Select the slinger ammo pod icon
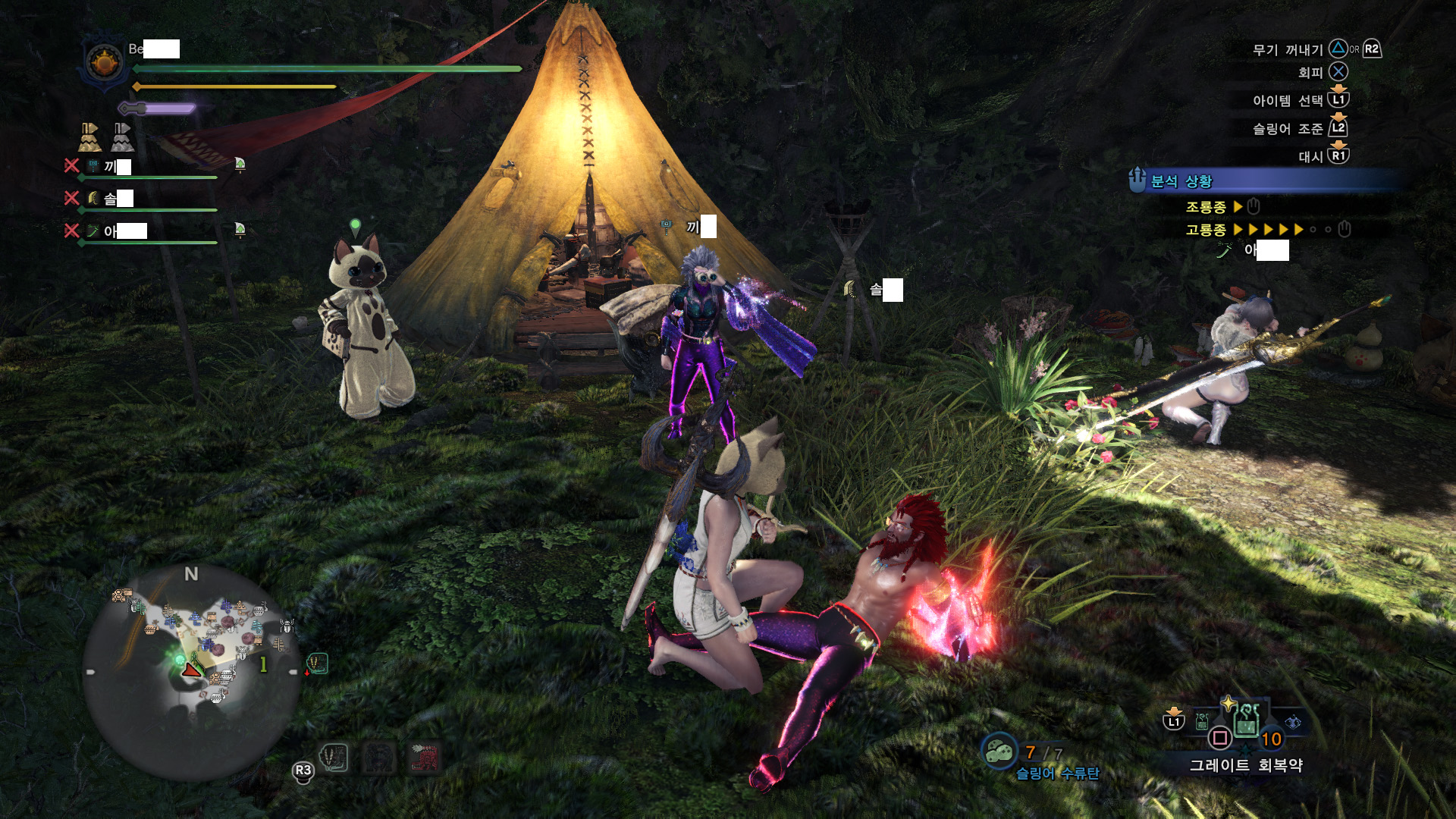The width and height of the screenshot is (1456, 819). 999,751
